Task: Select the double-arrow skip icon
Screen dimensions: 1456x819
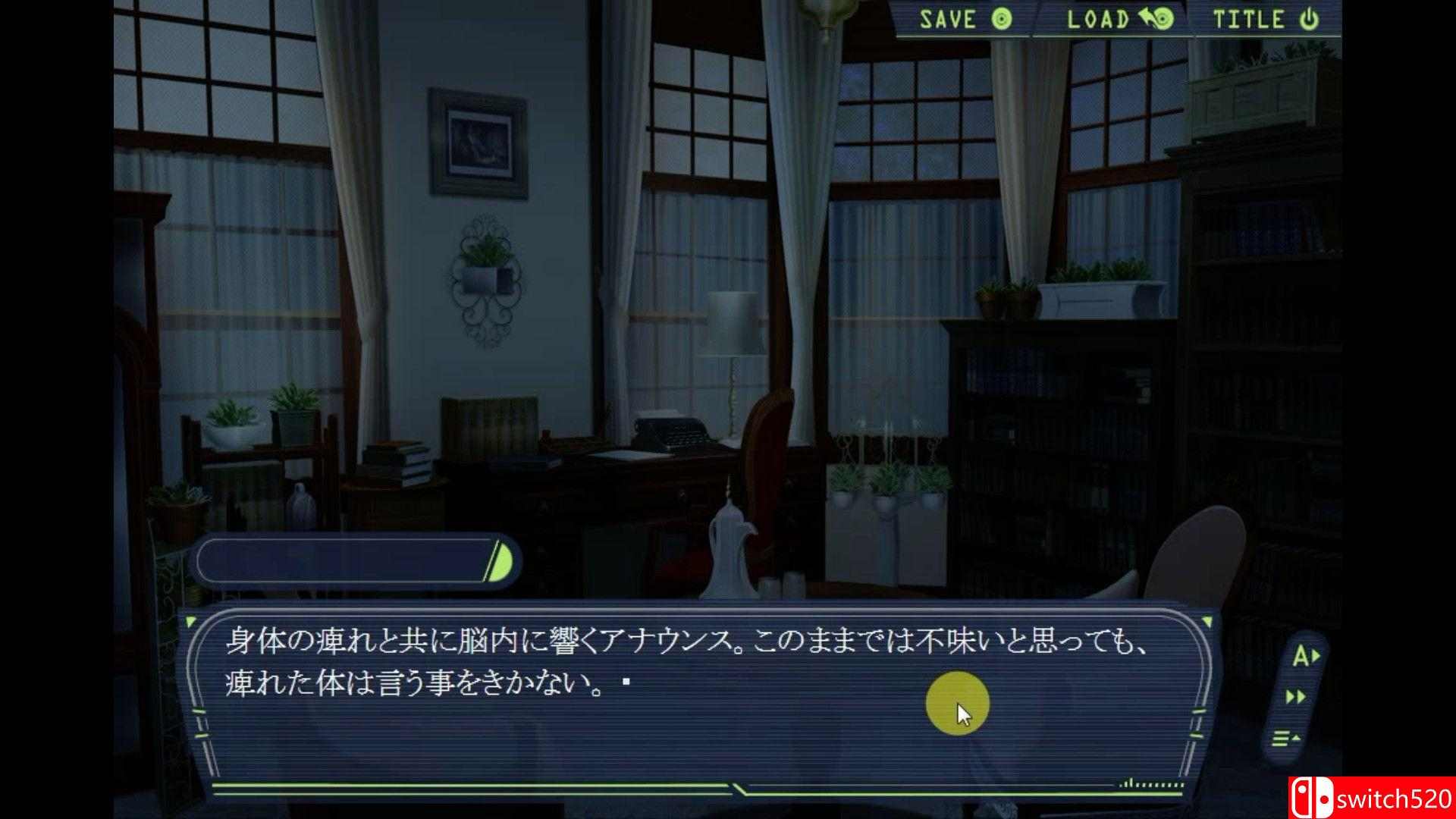Action: tap(1296, 696)
